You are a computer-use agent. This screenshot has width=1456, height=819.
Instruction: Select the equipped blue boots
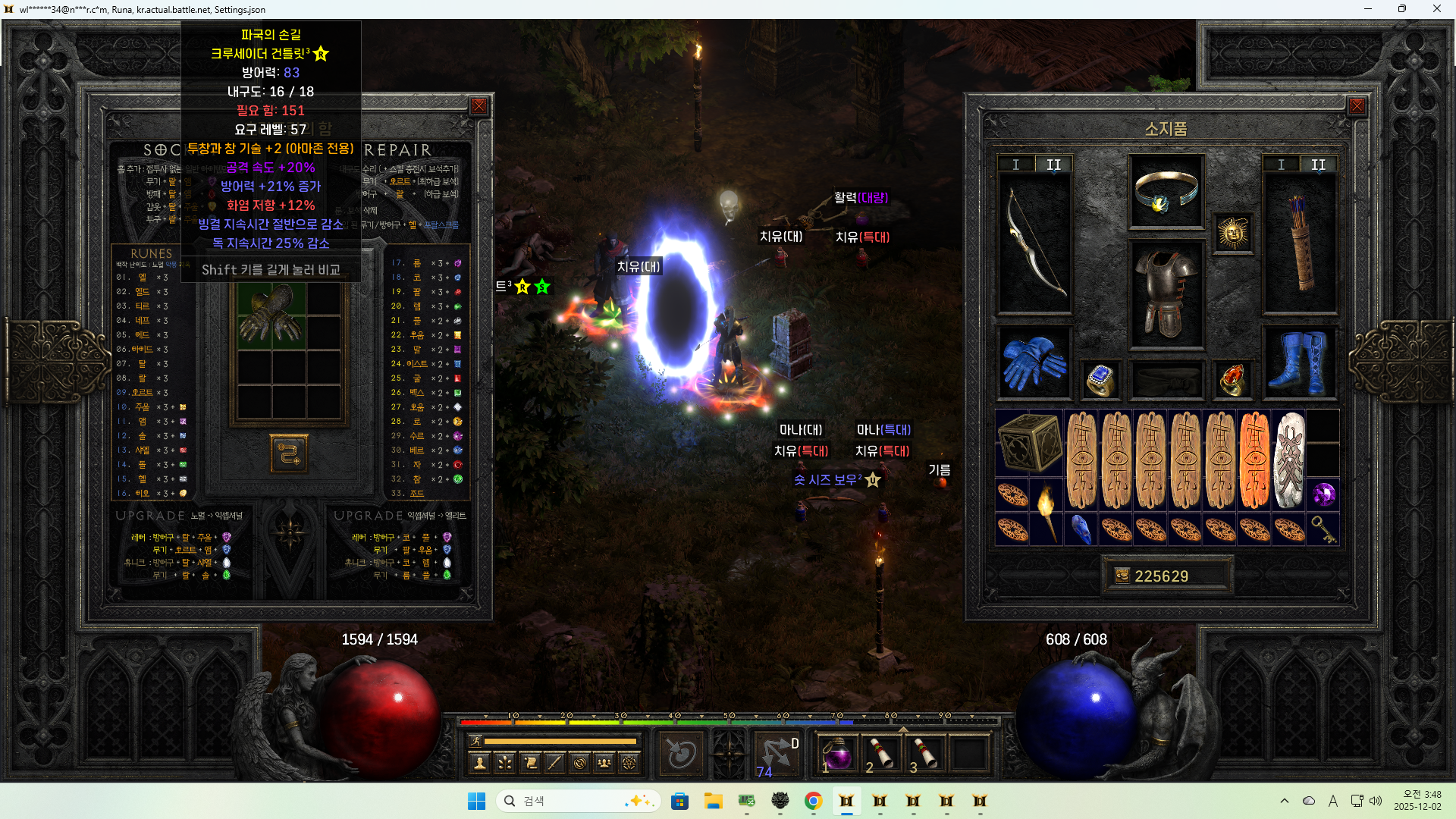(1300, 362)
